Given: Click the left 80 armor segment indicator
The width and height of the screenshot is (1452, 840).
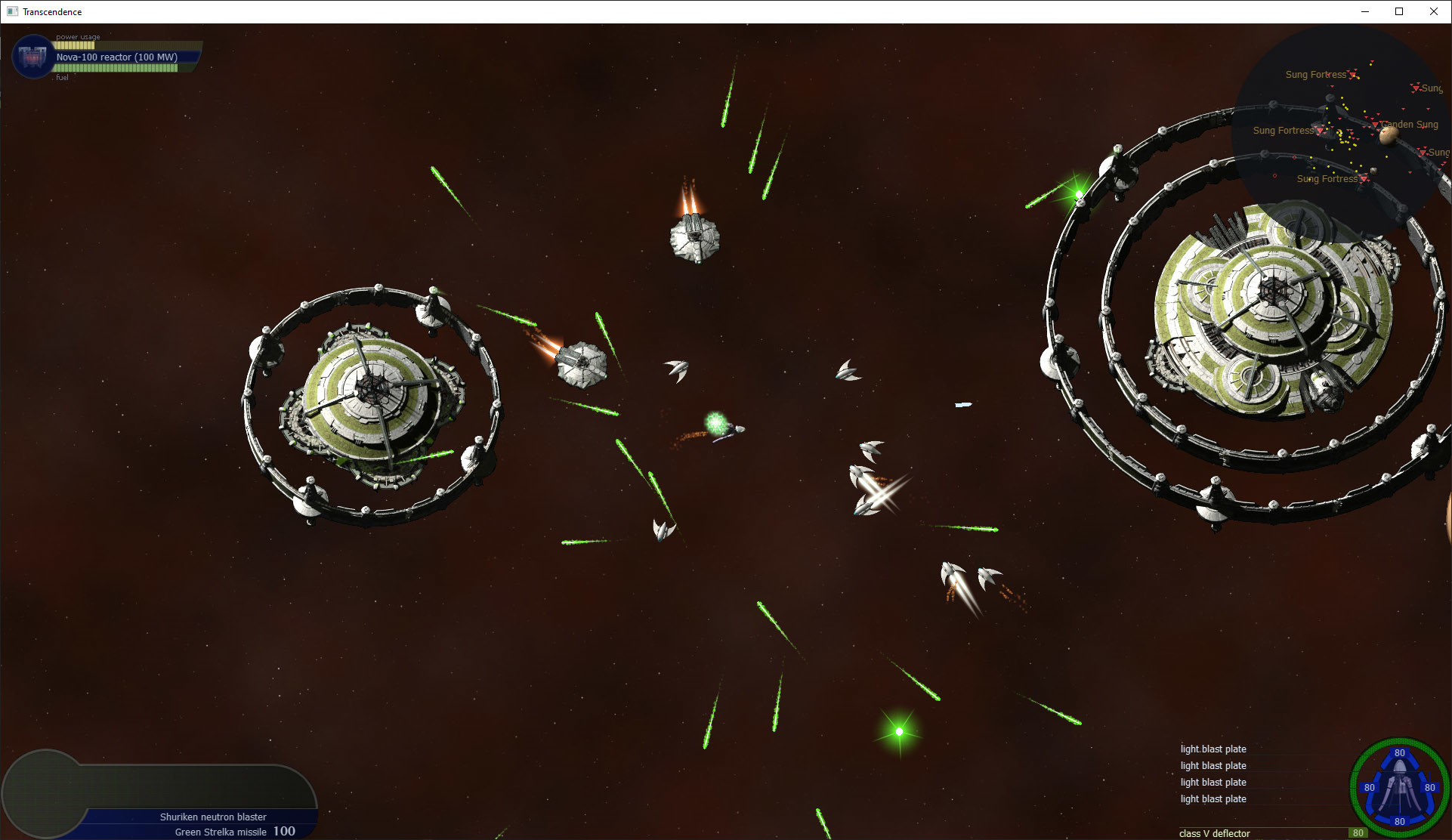Looking at the screenshot, I should (1368, 788).
